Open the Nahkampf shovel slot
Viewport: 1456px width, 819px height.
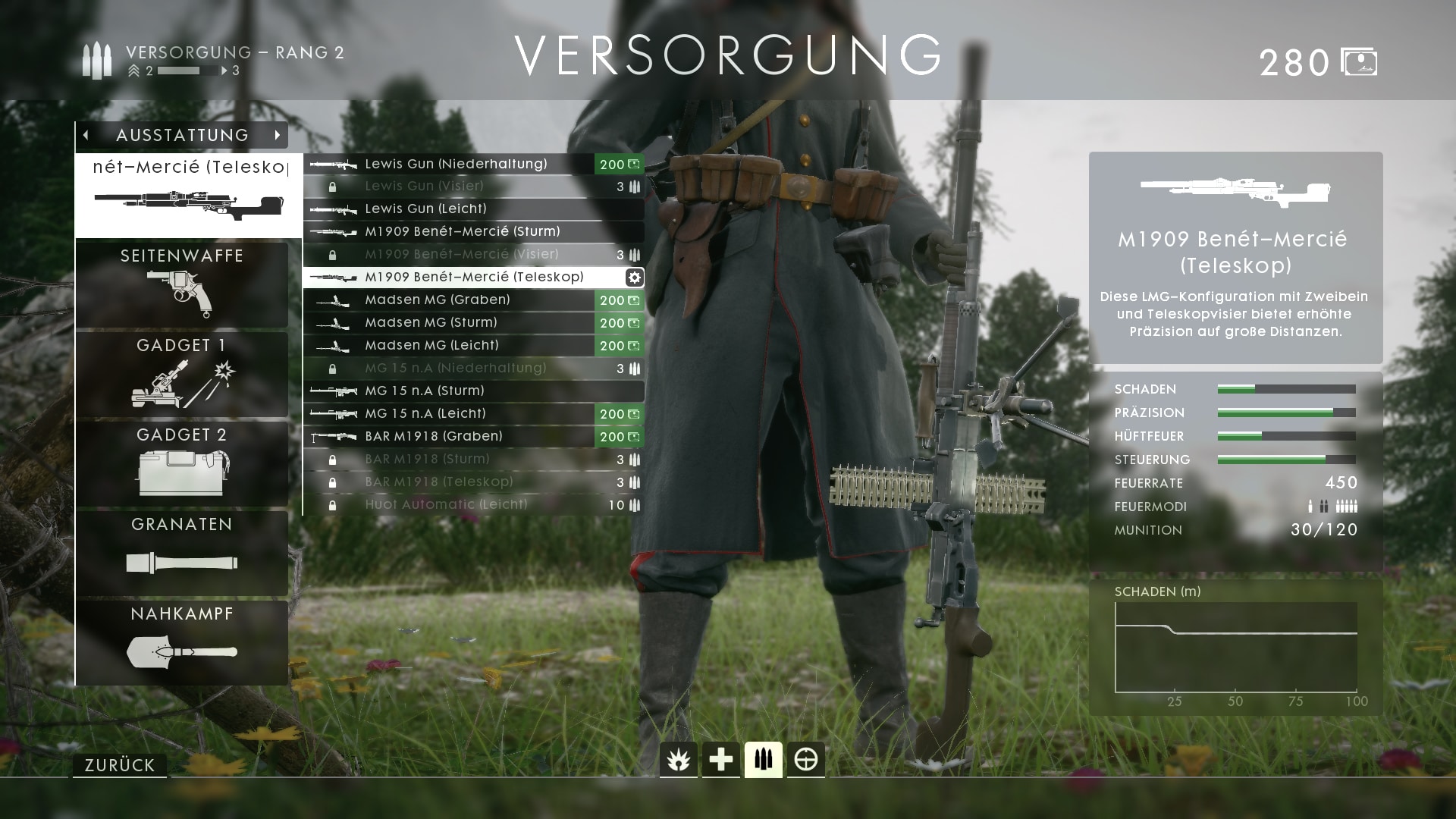182,642
